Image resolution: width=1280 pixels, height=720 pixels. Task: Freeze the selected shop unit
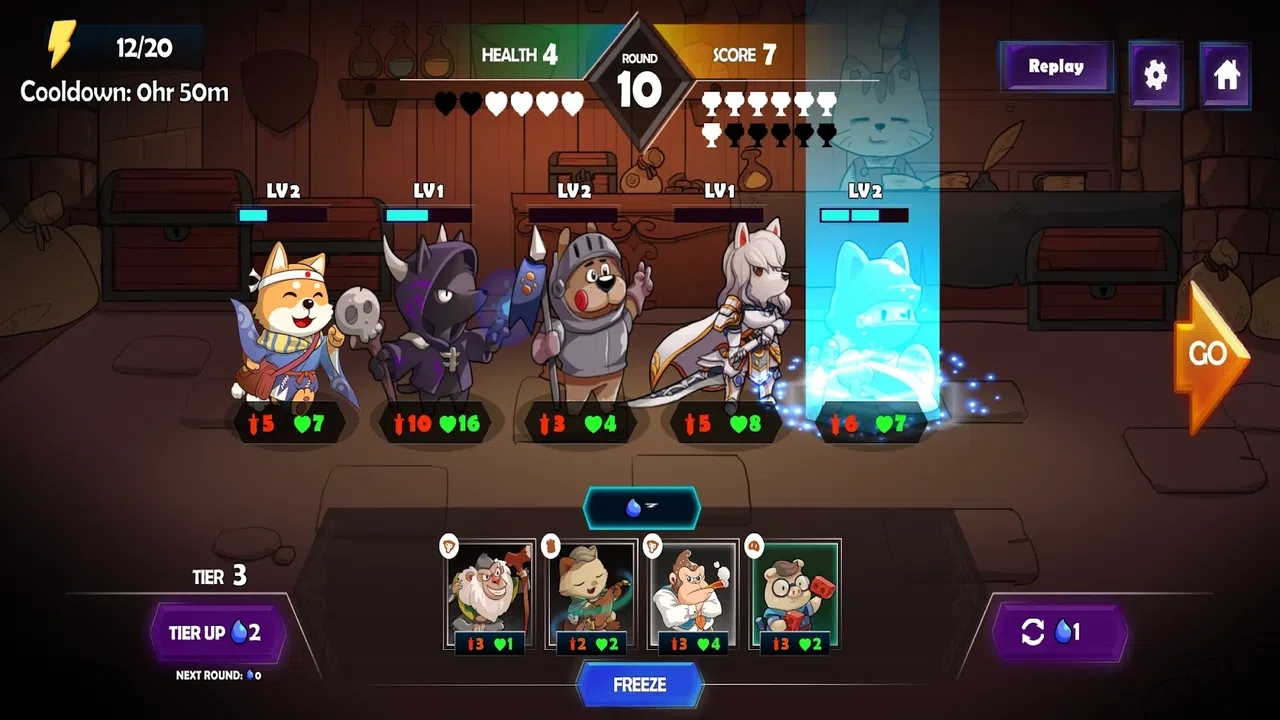[640, 685]
